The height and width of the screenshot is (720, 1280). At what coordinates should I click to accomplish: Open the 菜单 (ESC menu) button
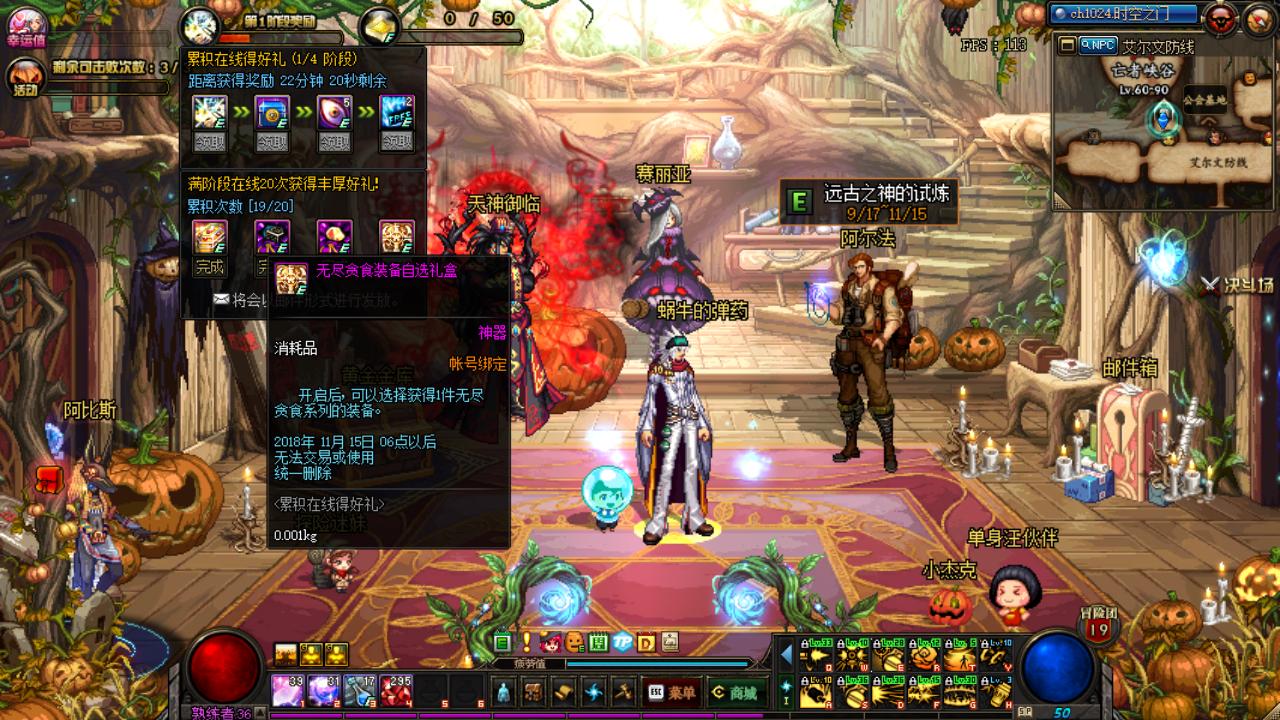[x=672, y=692]
